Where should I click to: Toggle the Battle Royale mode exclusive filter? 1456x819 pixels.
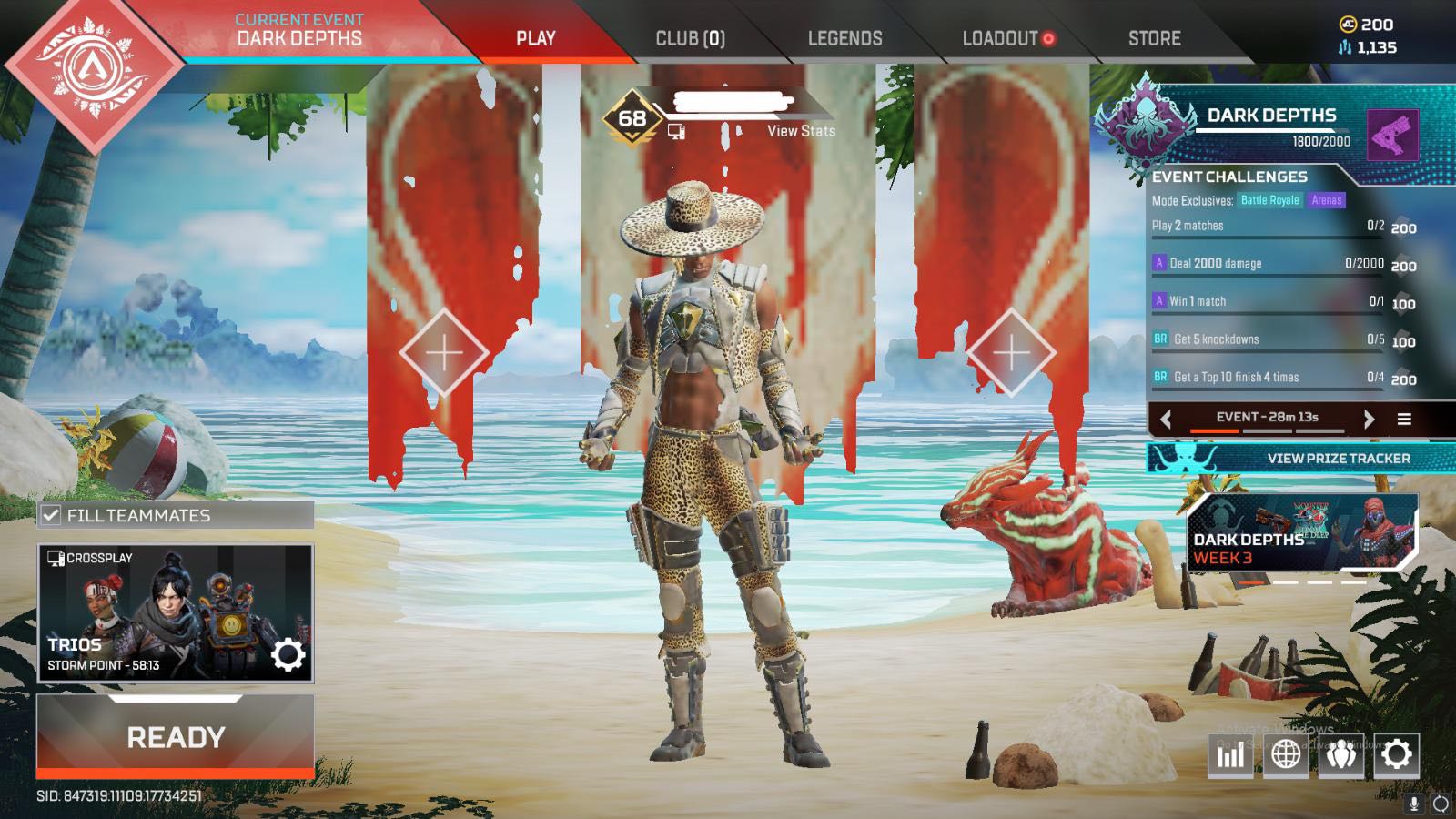click(x=1269, y=198)
